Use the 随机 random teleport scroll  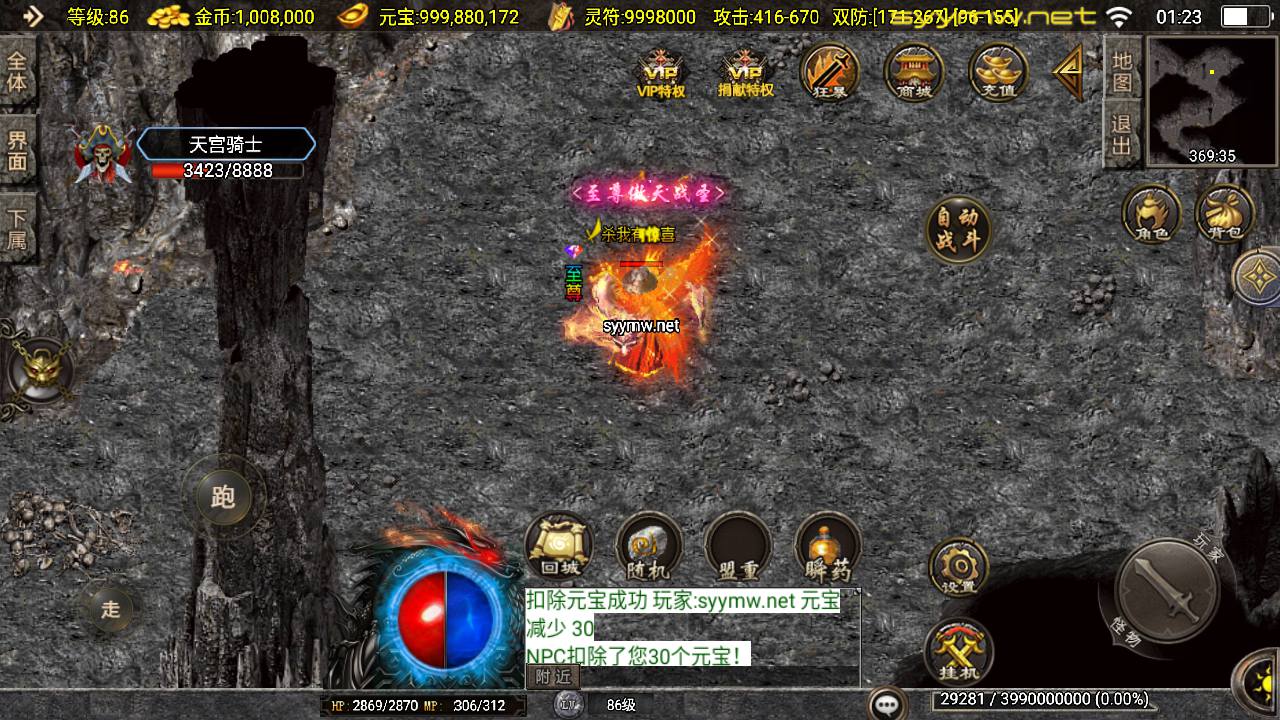point(648,546)
